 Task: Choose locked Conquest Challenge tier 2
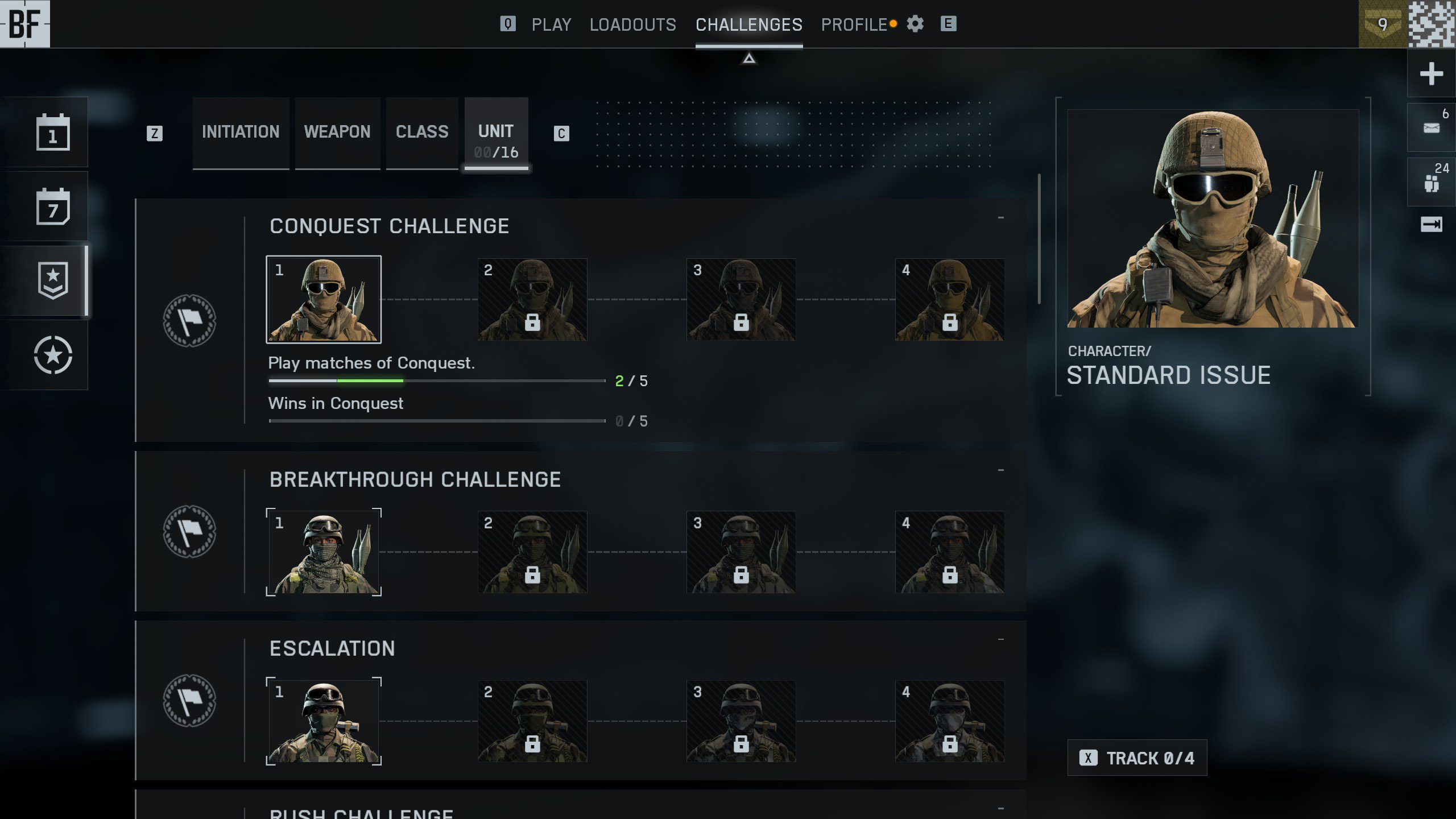click(x=532, y=299)
